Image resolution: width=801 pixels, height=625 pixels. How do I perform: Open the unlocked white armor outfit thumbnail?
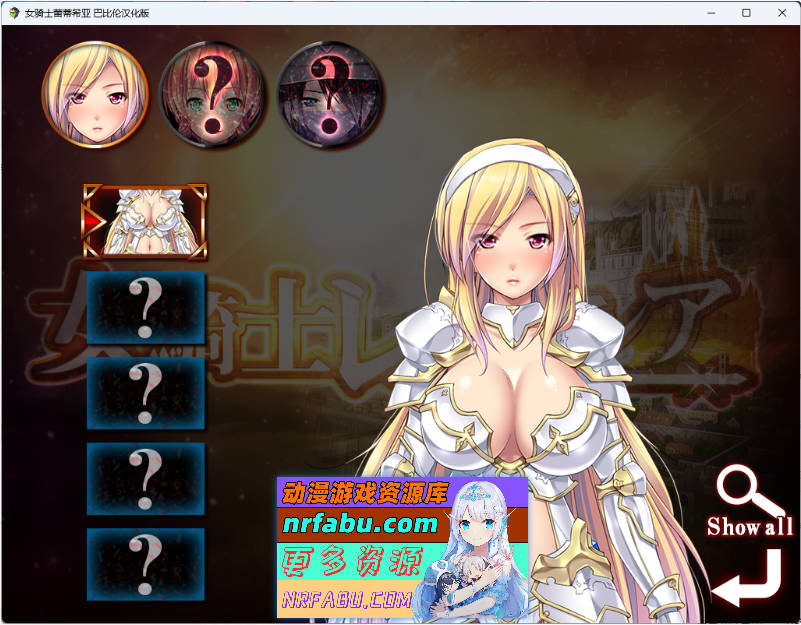(146, 220)
